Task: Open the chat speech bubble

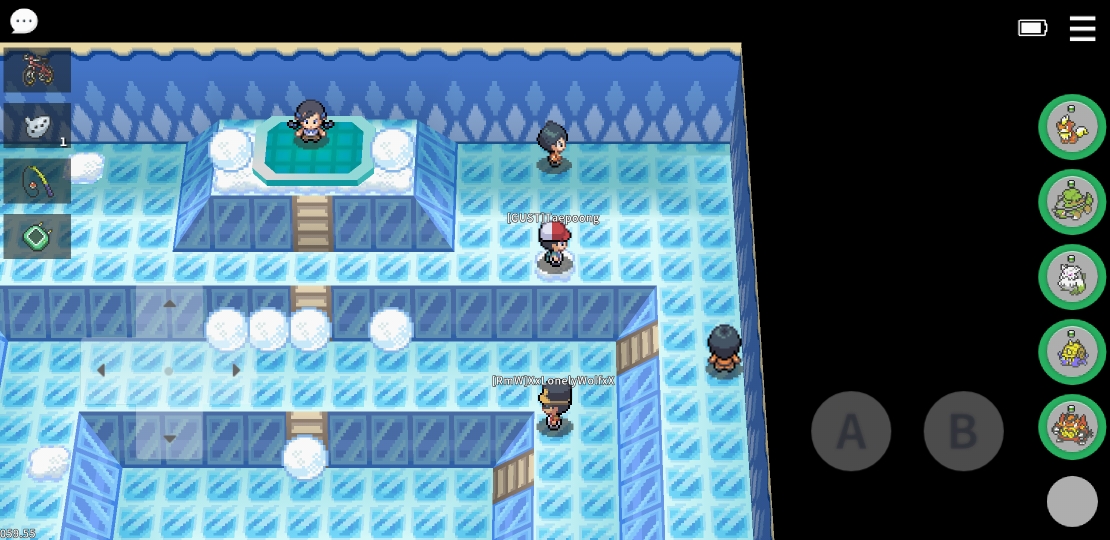Action: (x=23, y=21)
